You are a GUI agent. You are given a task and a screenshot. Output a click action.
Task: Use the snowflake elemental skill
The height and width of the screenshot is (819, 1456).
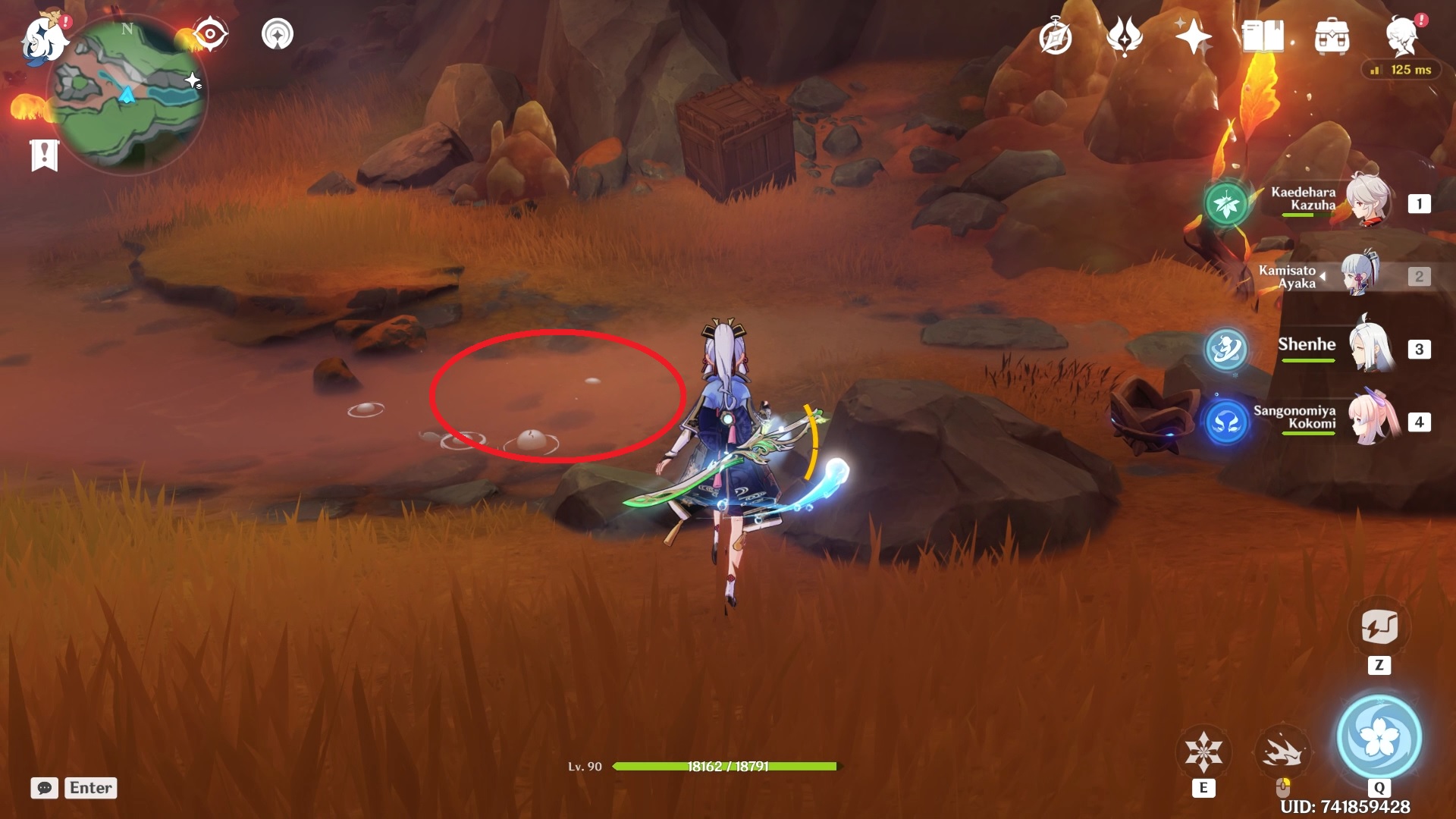click(x=1203, y=752)
